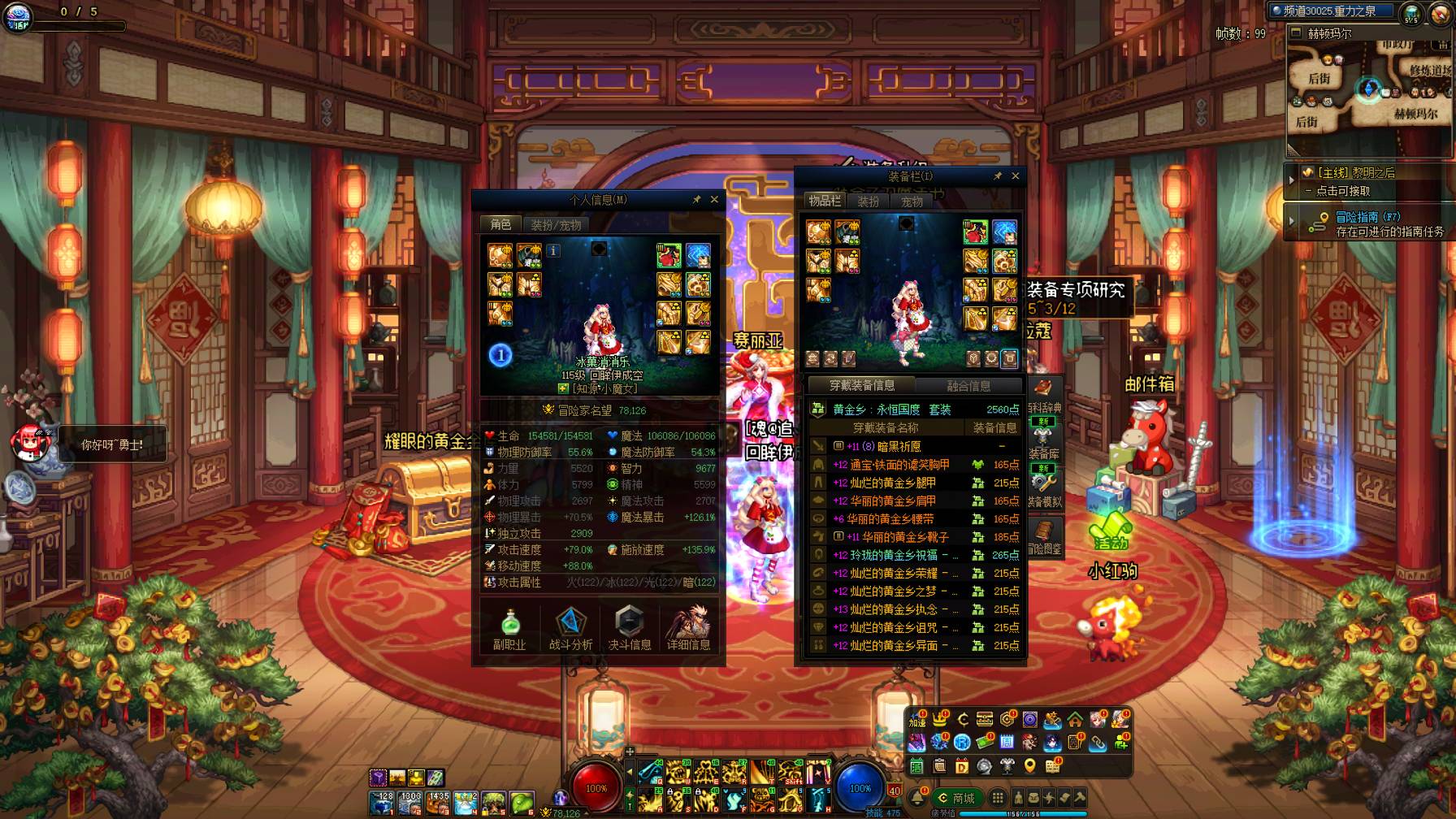Click the 黎明之后 main quest tracker entry
The height and width of the screenshot is (819, 1456).
point(1355,173)
